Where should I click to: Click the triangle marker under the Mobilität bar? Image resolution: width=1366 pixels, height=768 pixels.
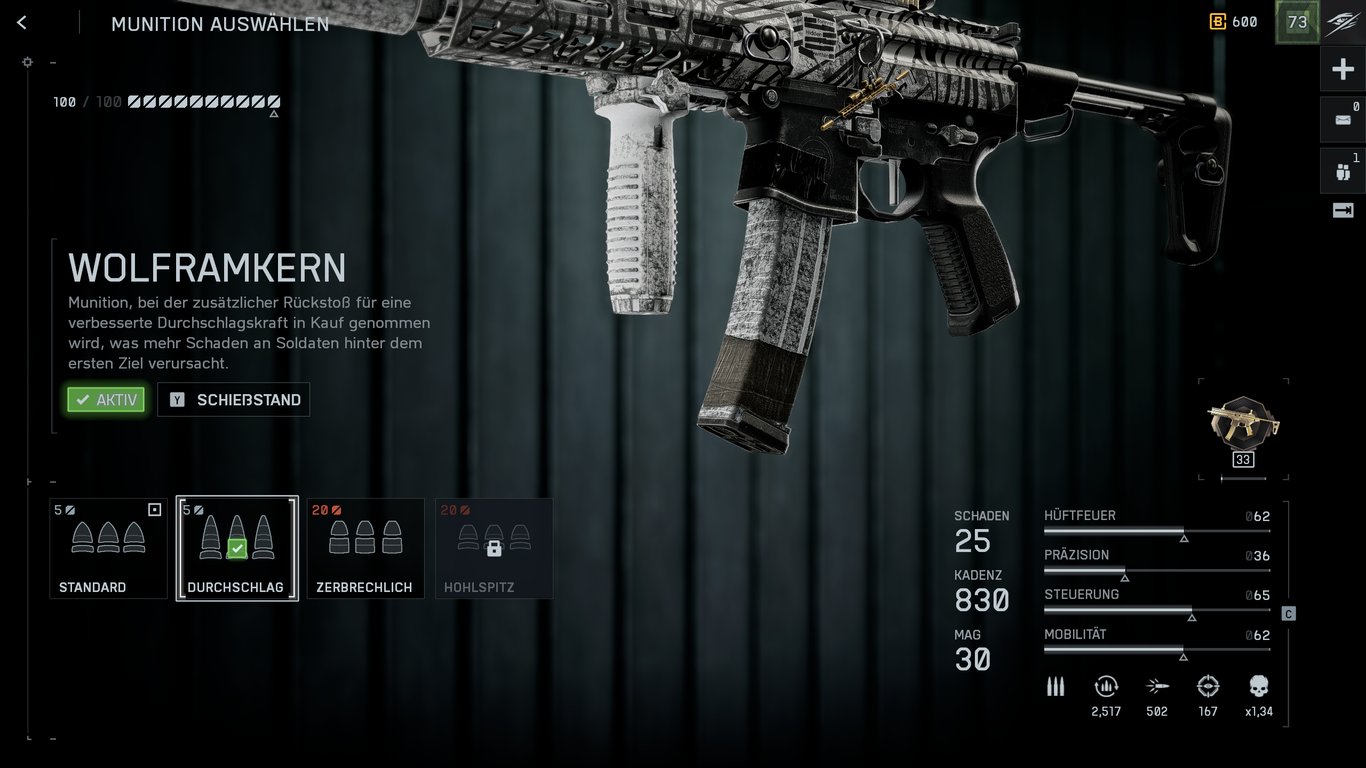(x=1185, y=658)
